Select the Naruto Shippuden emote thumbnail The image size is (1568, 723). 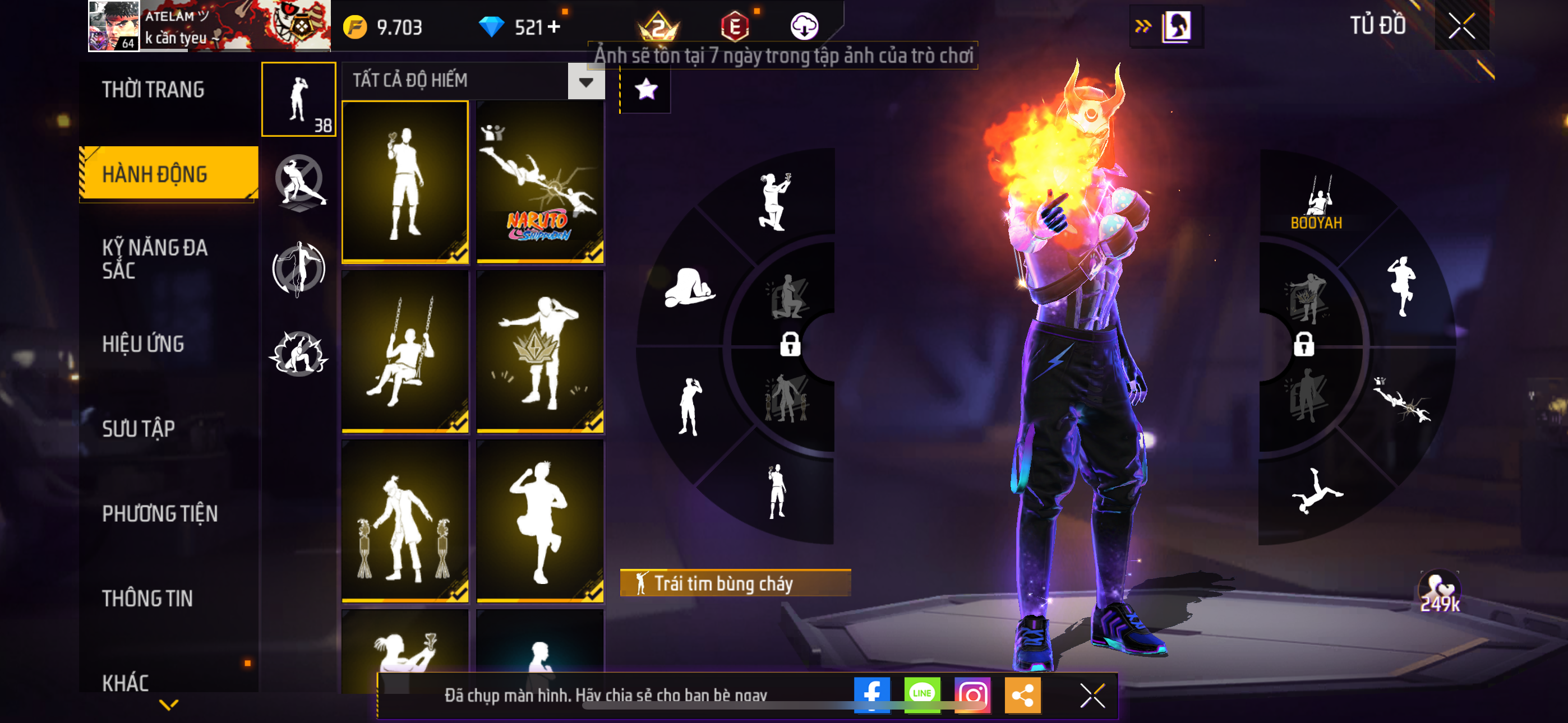point(540,182)
